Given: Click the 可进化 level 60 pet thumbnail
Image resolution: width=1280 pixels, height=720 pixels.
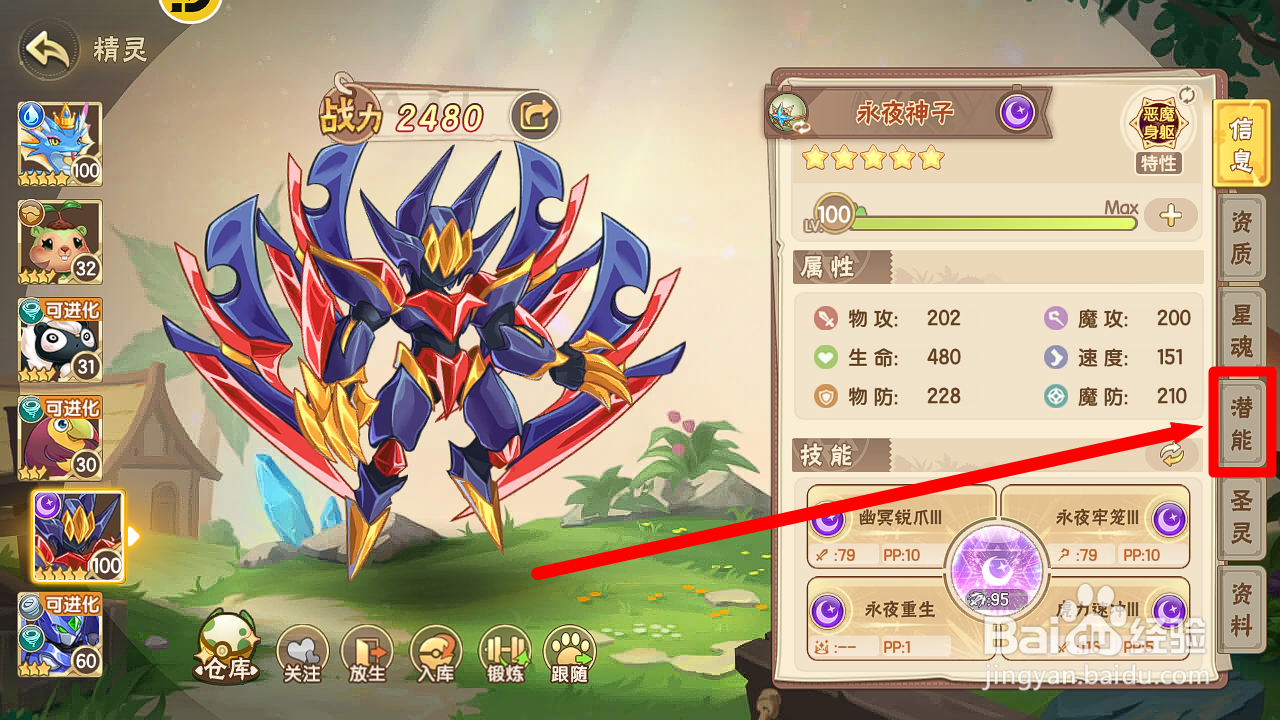Looking at the screenshot, I should [x=60, y=633].
